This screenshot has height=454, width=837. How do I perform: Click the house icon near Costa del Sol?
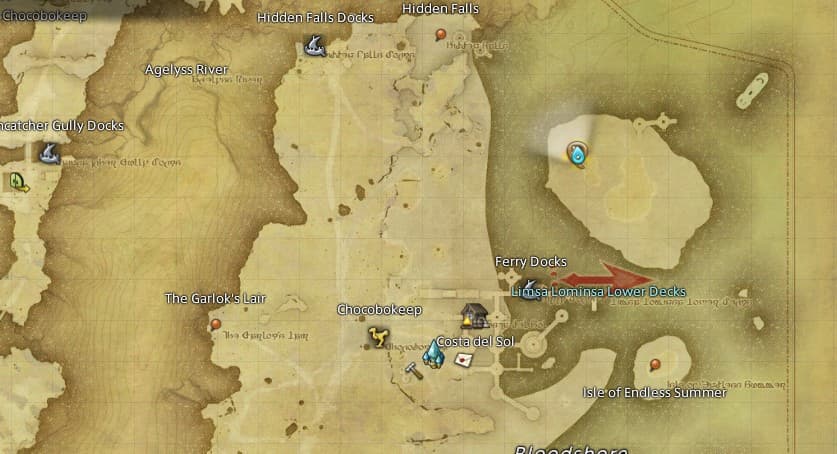click(472, 317)
